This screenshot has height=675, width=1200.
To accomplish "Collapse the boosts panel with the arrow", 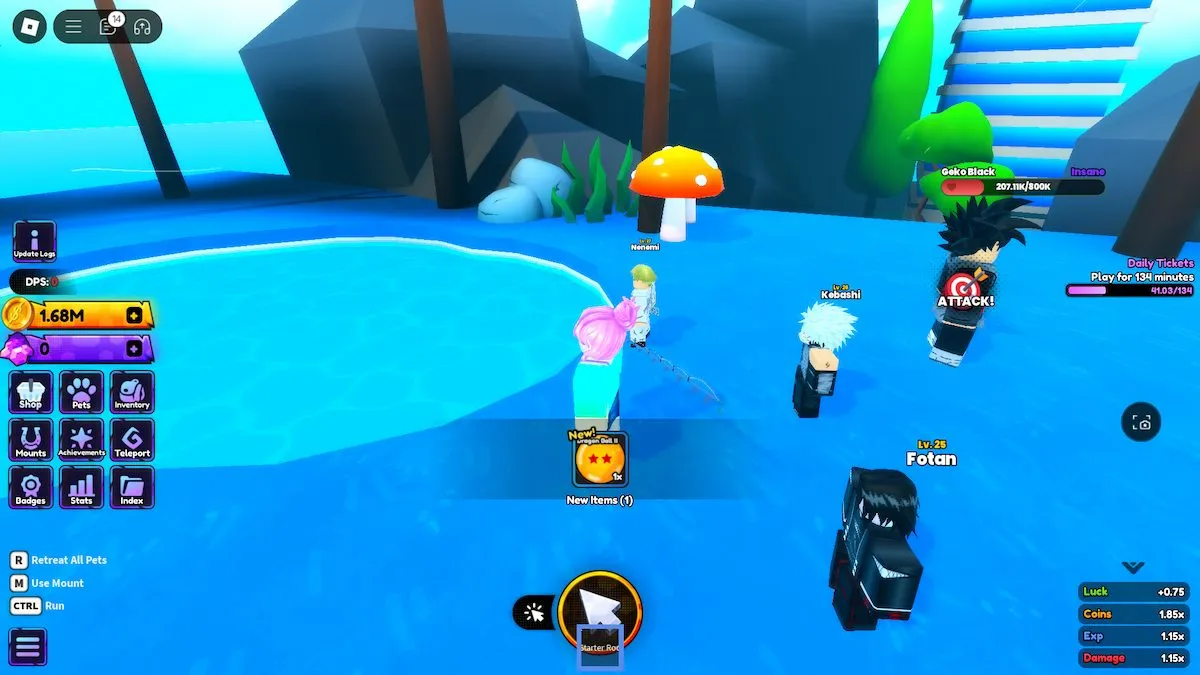I will 1133,567.
